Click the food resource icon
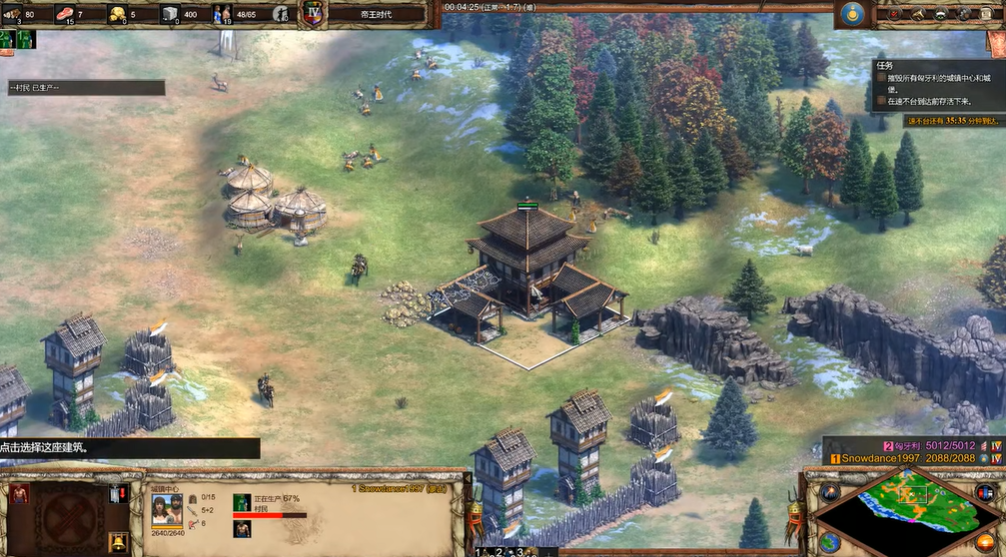This screenshot has width=1006, height=557. 66,13
